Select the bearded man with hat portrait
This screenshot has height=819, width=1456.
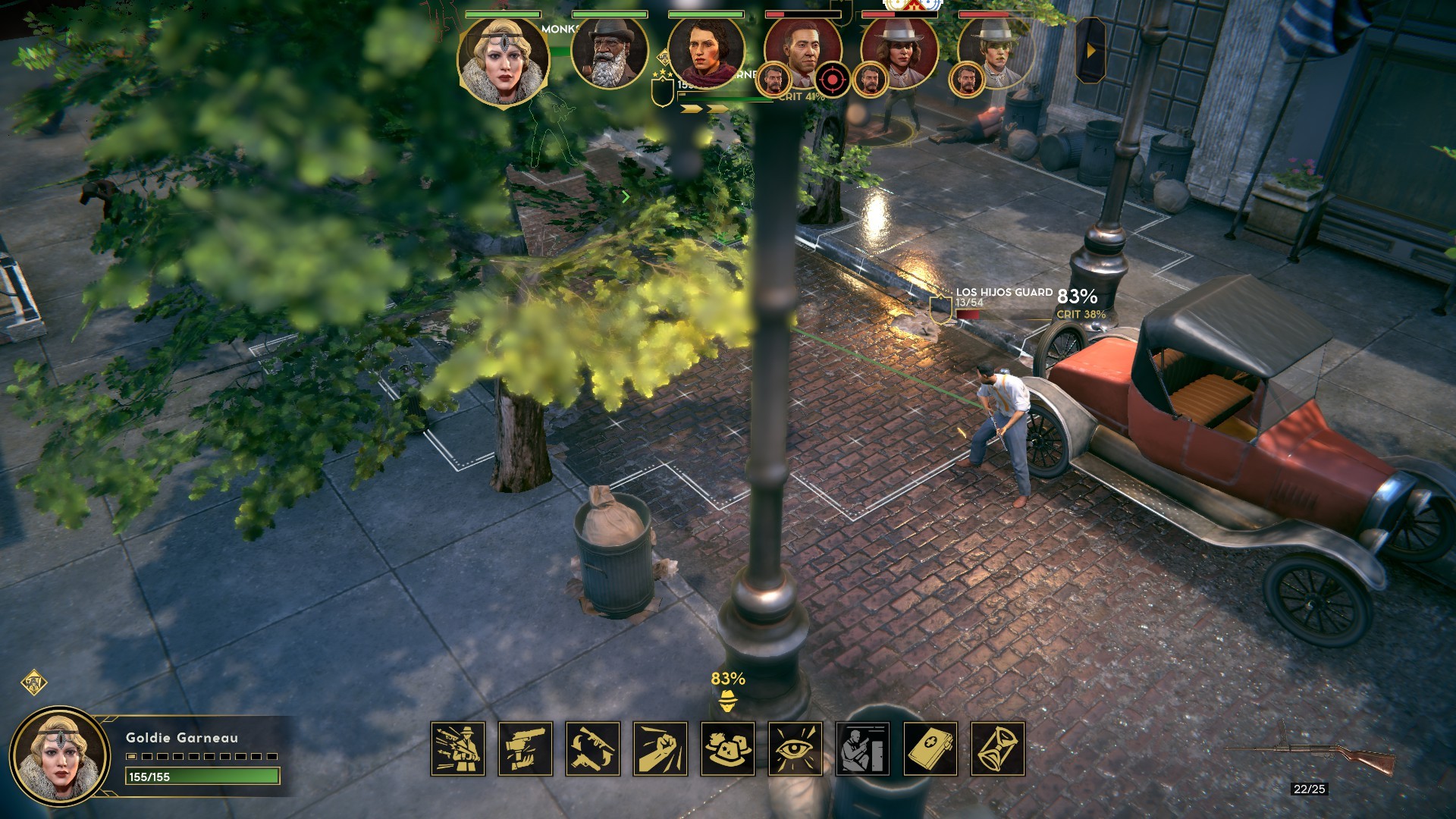click(x=609, y=53)
